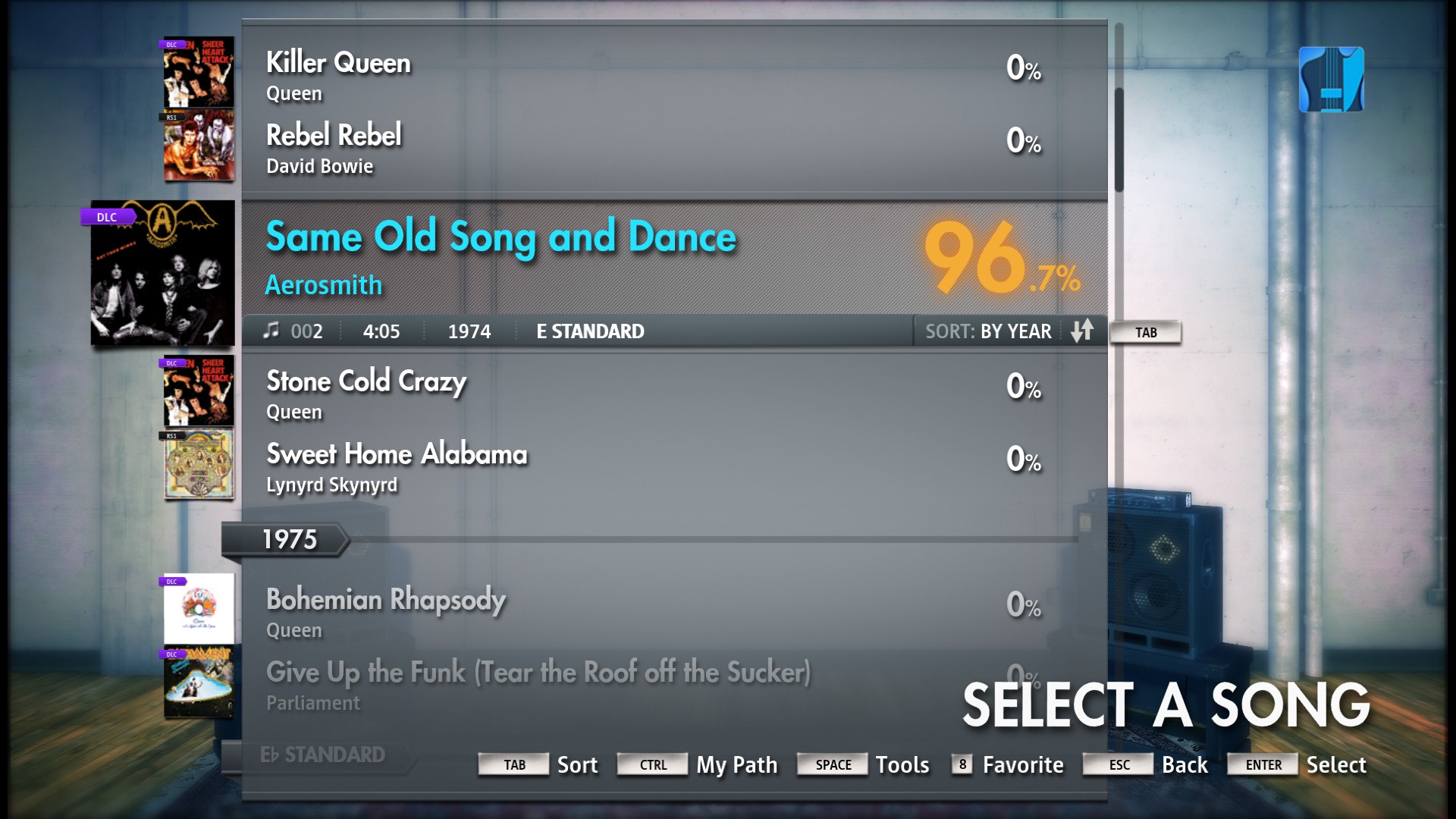The width and height of the screenshot is (1456, 819).
Task: Click the RS1 badge on Lynyrd Skynyrd's album cover
Action: click(171, 436)
